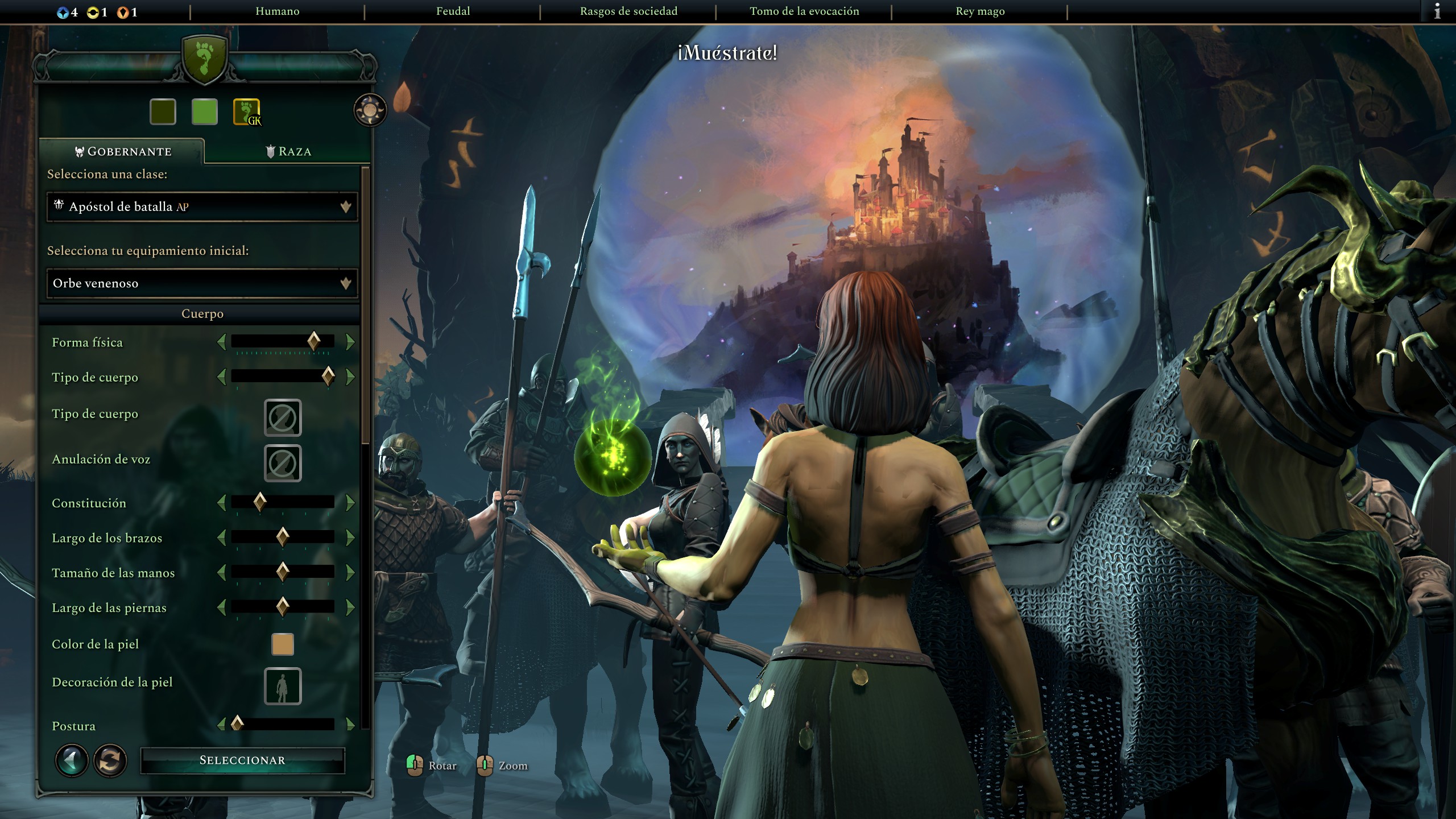Open the info button in the top corner
Viewport: 1456px width, 819px height.
coord(1437,11)
